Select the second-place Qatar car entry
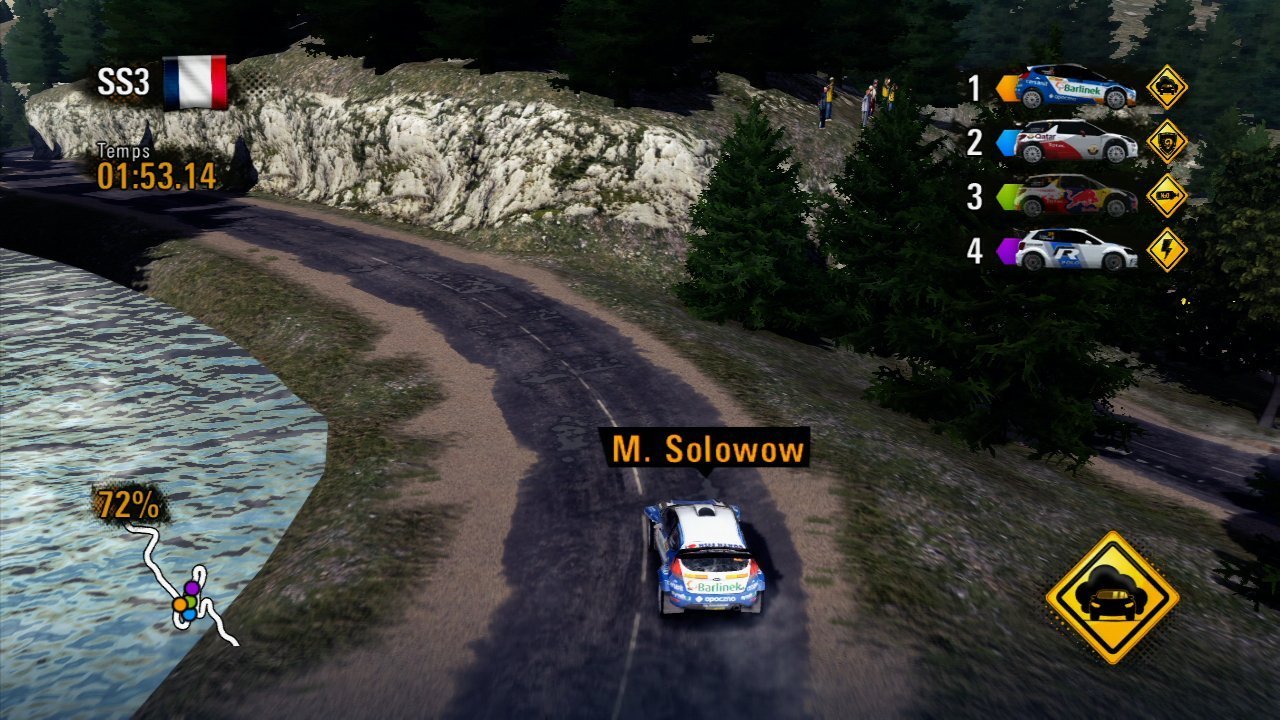1280x720 pixels. click(1076, 142)
